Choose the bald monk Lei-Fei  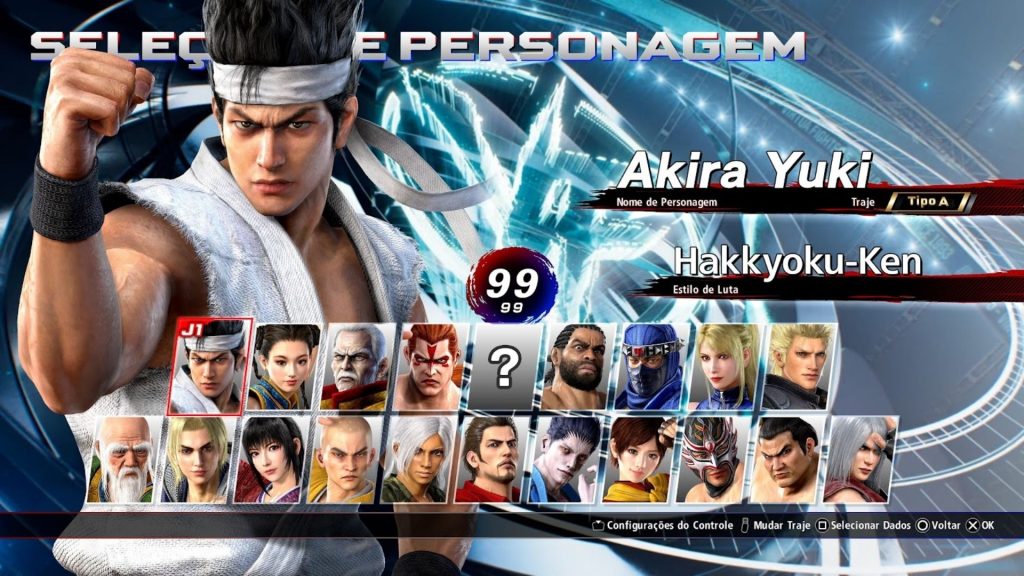(344, 459)
